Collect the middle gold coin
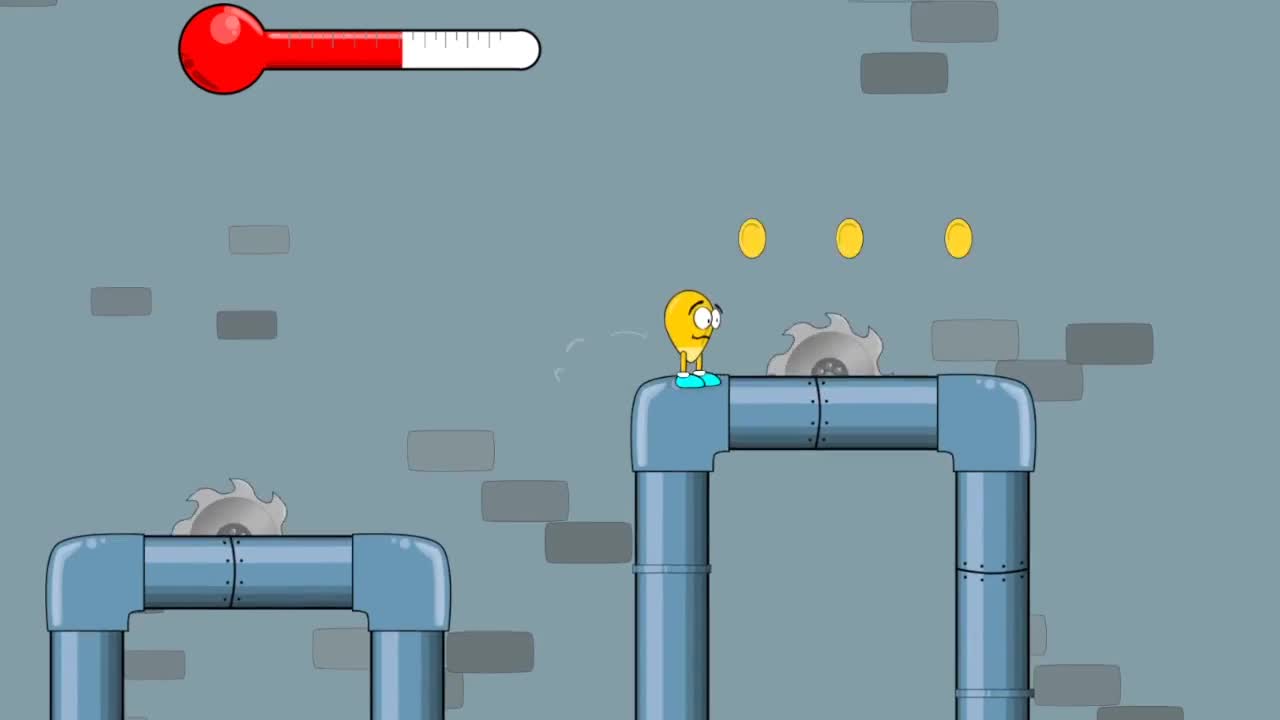Image resolution: width=1280 pixels, height=720 pixels. (849, 238)
